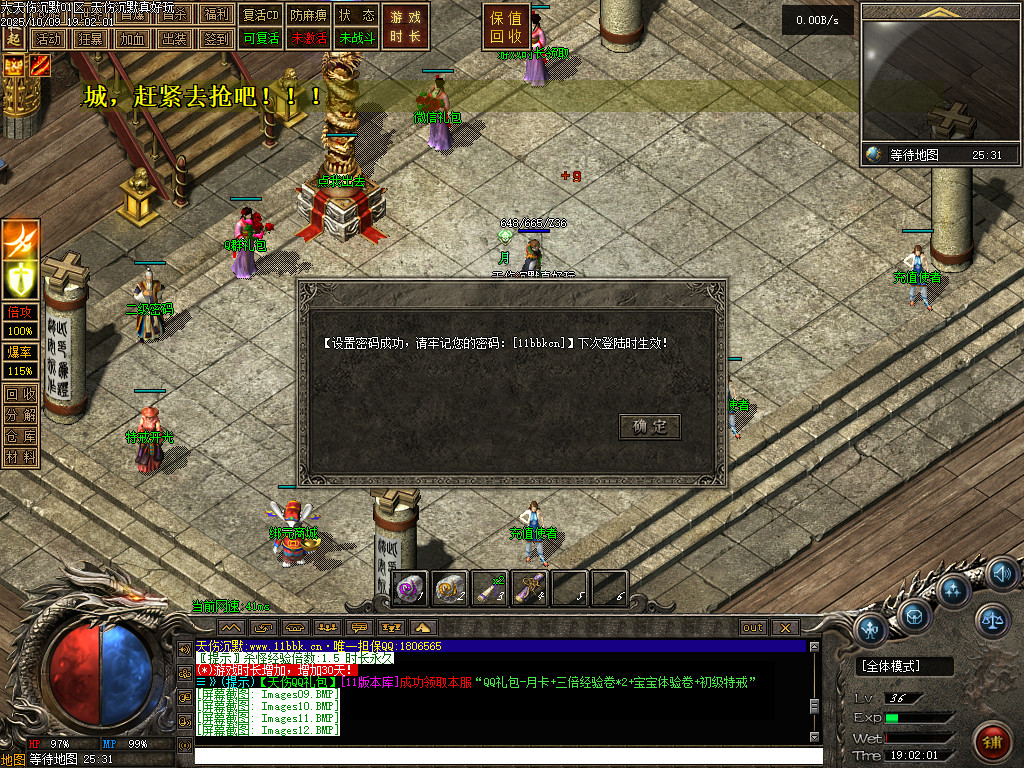The height and width of the screenshot is (768, 1024).
Task: Open the 分解 dismantle side button
Action: tap(20, 415)
